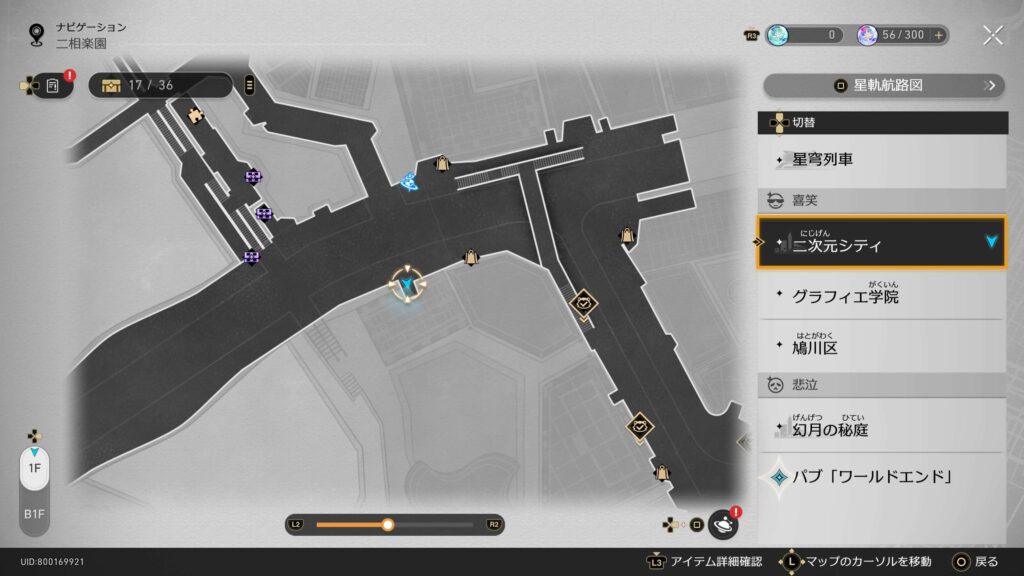This screenshot has width=1024, height=576.
Task: Open the 星軌航路図 star rail map
Action: pos(883,85)
